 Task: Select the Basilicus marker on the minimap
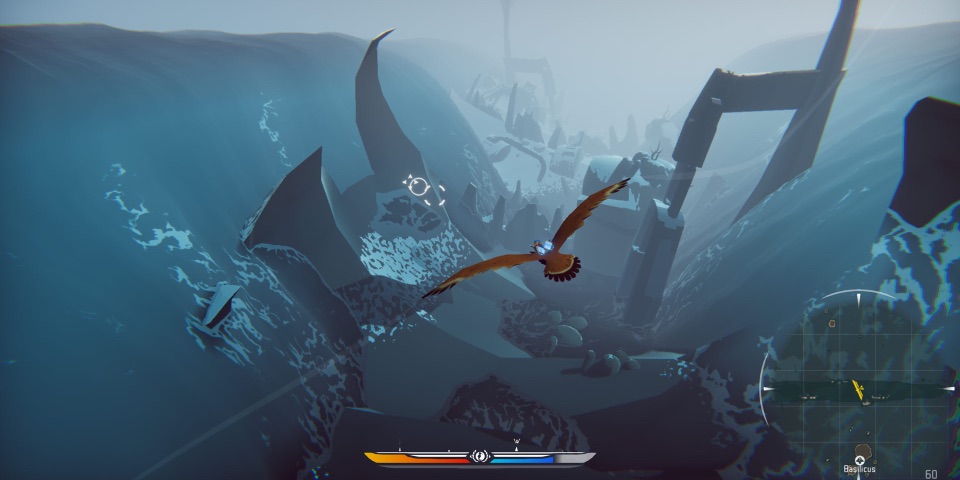pos(859,460)
